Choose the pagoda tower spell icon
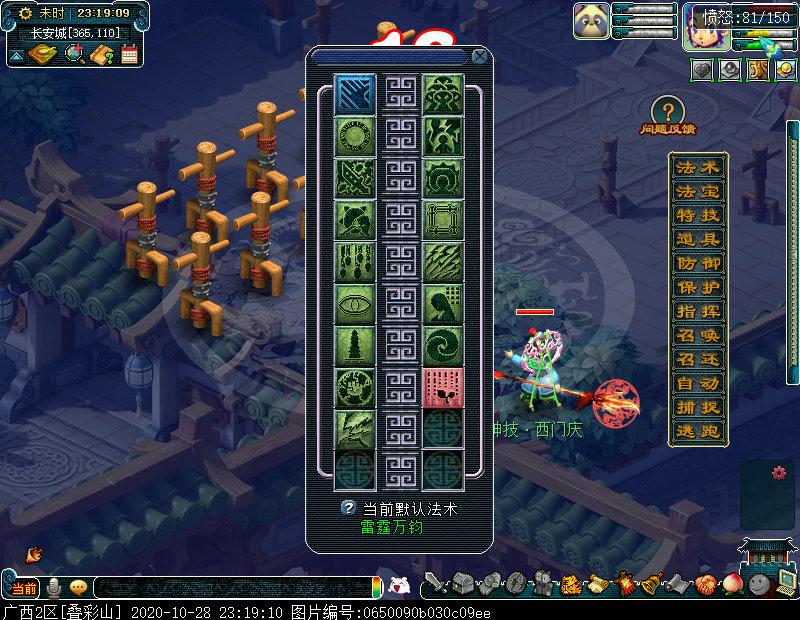 pyautogui.click(x=355, y=346)
